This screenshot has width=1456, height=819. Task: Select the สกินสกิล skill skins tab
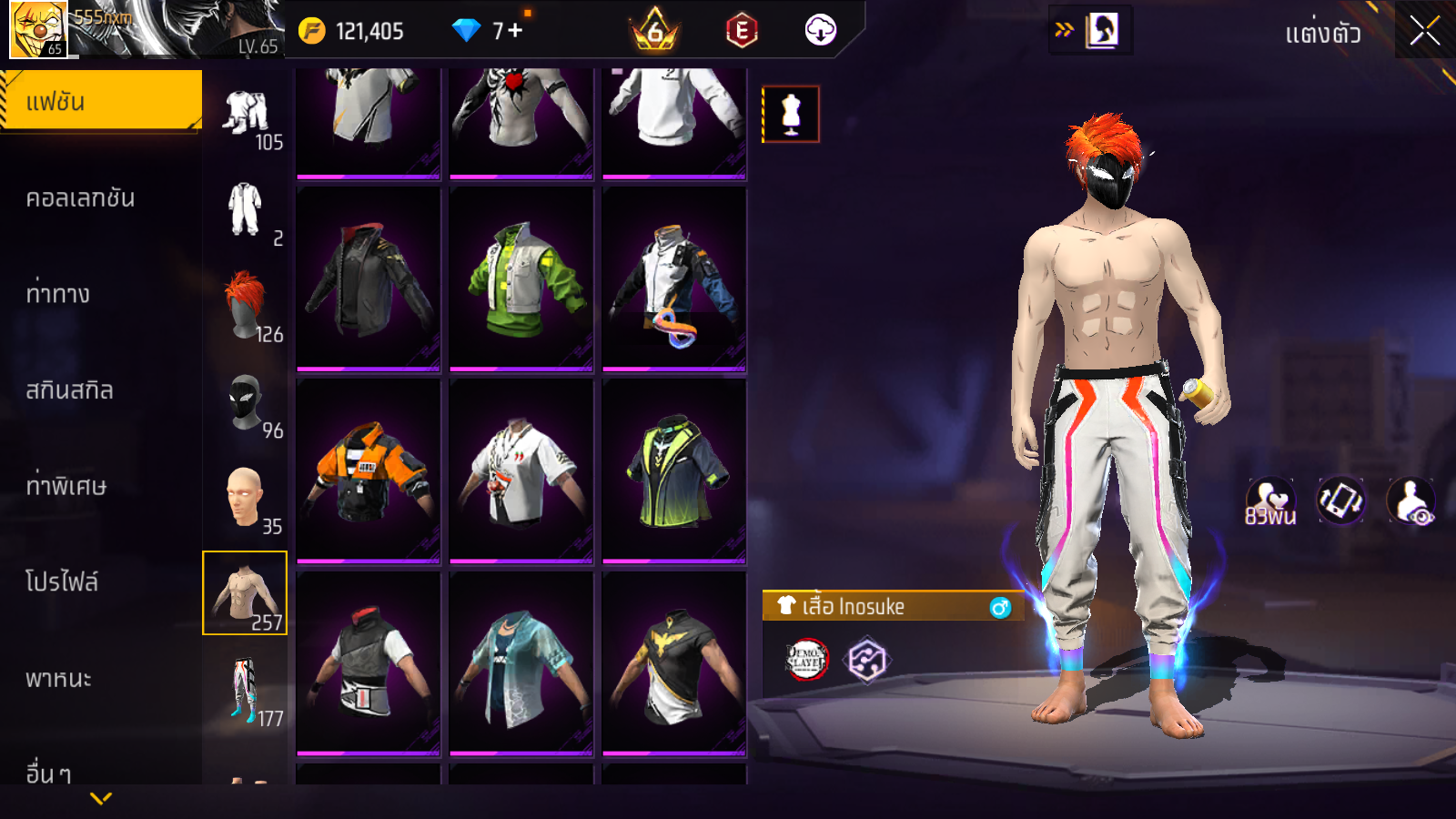pyautogui.click(x=70, y=390)
